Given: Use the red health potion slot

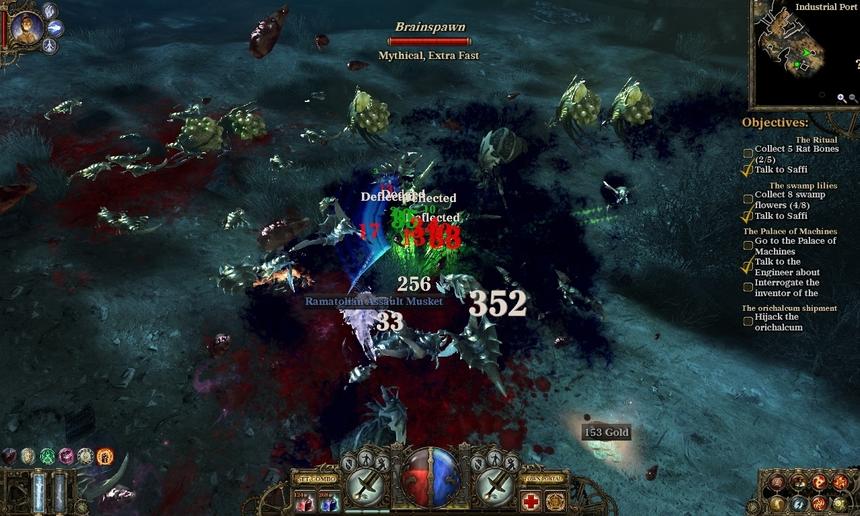Looking at the screenshot, I should (x=303, y=501).
